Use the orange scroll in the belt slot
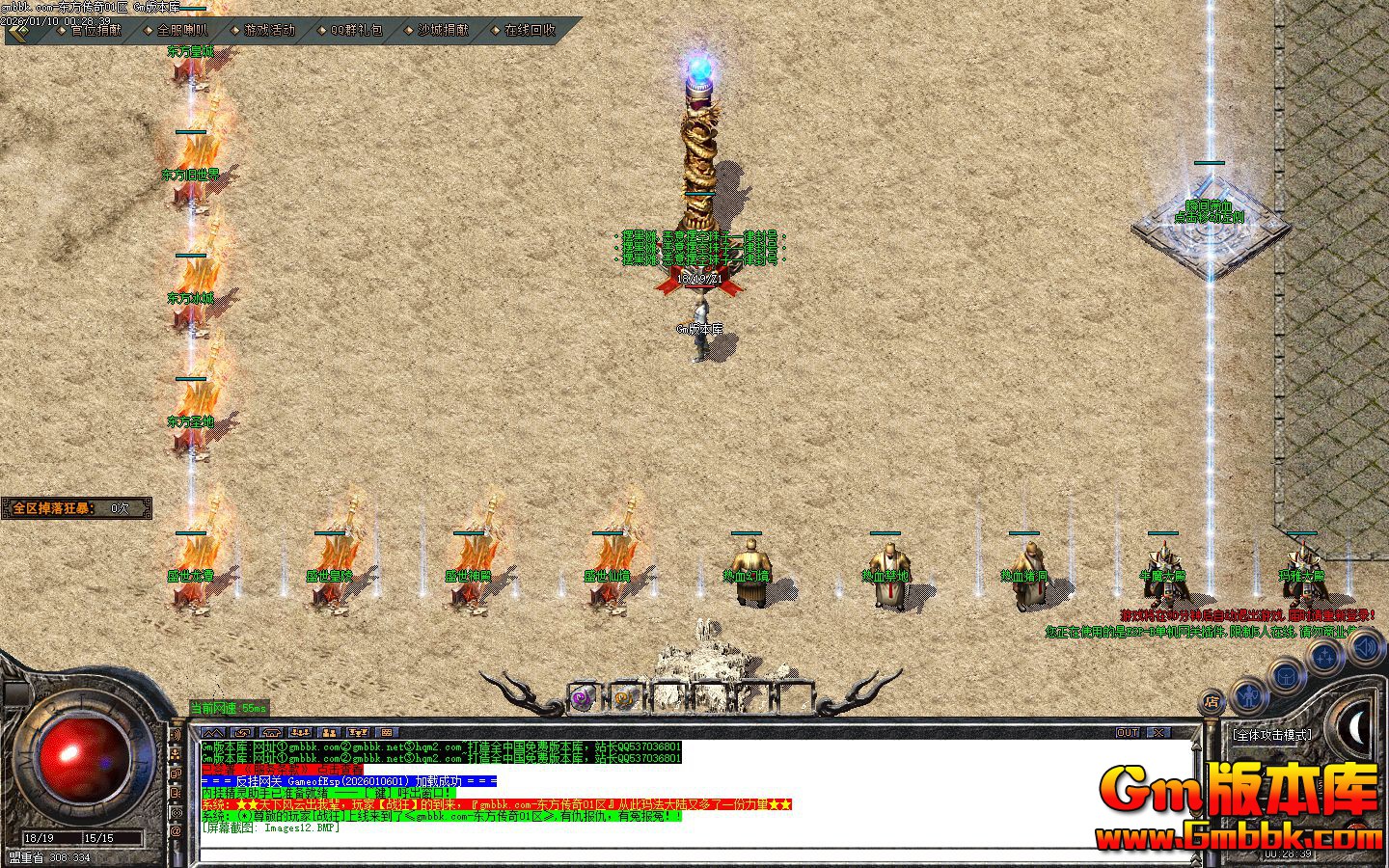Screen dimensions: 1389x868 [623, 697]
